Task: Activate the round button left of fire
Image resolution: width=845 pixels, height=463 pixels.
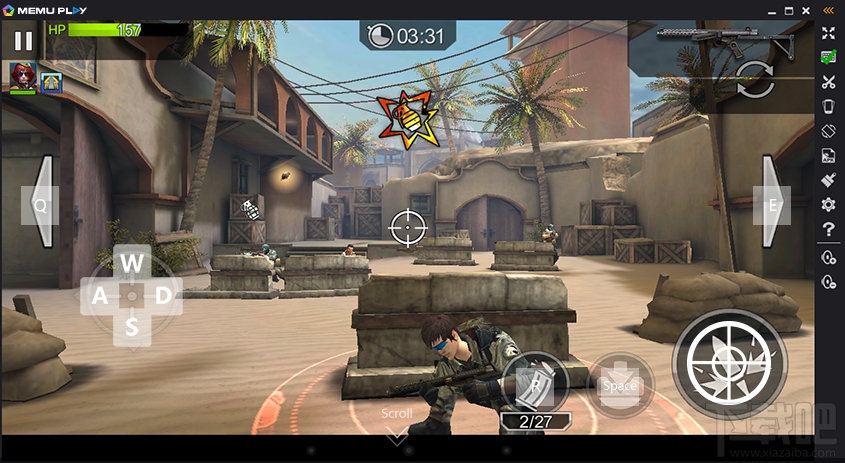Action: (620, 384)
